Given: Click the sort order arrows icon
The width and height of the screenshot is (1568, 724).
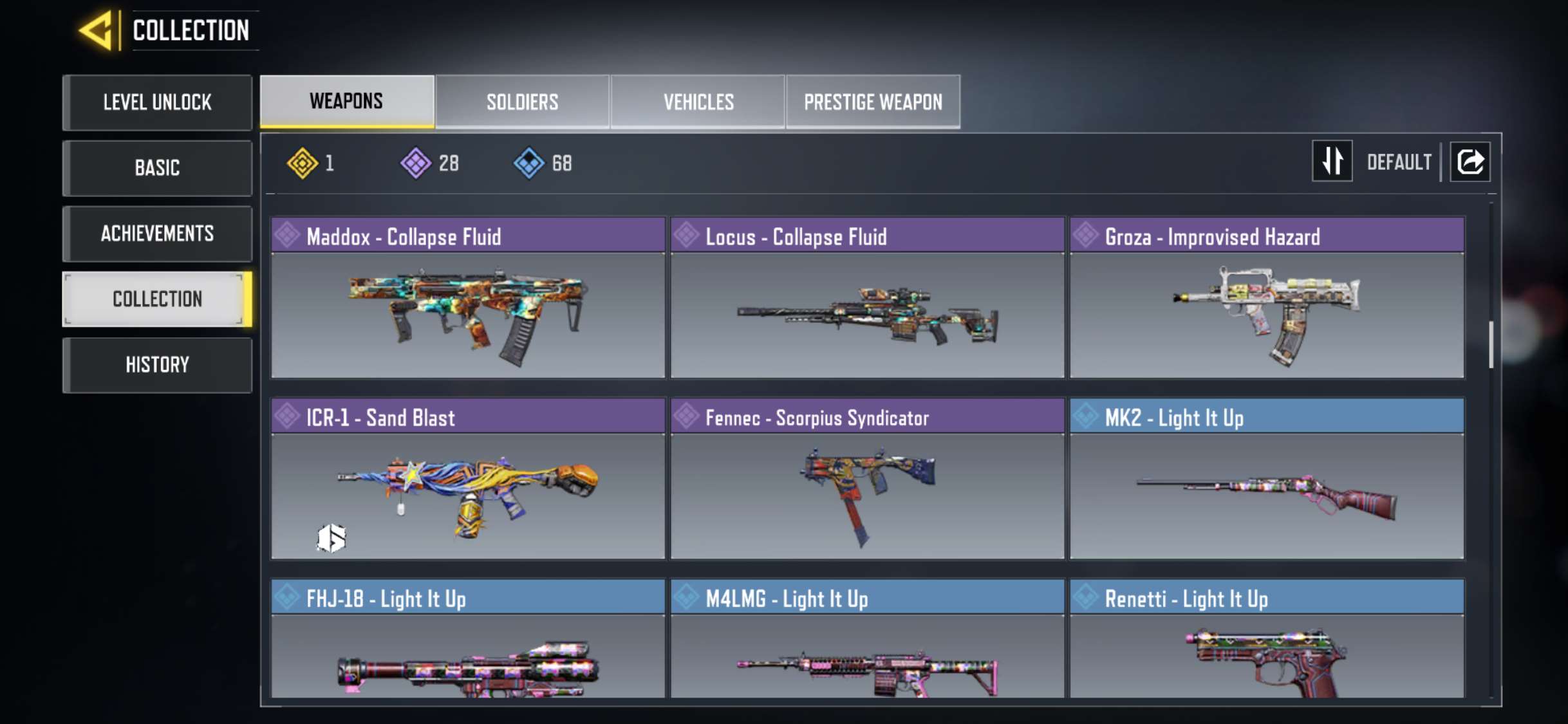Looking at the screenshot, I should [1332, 162].
